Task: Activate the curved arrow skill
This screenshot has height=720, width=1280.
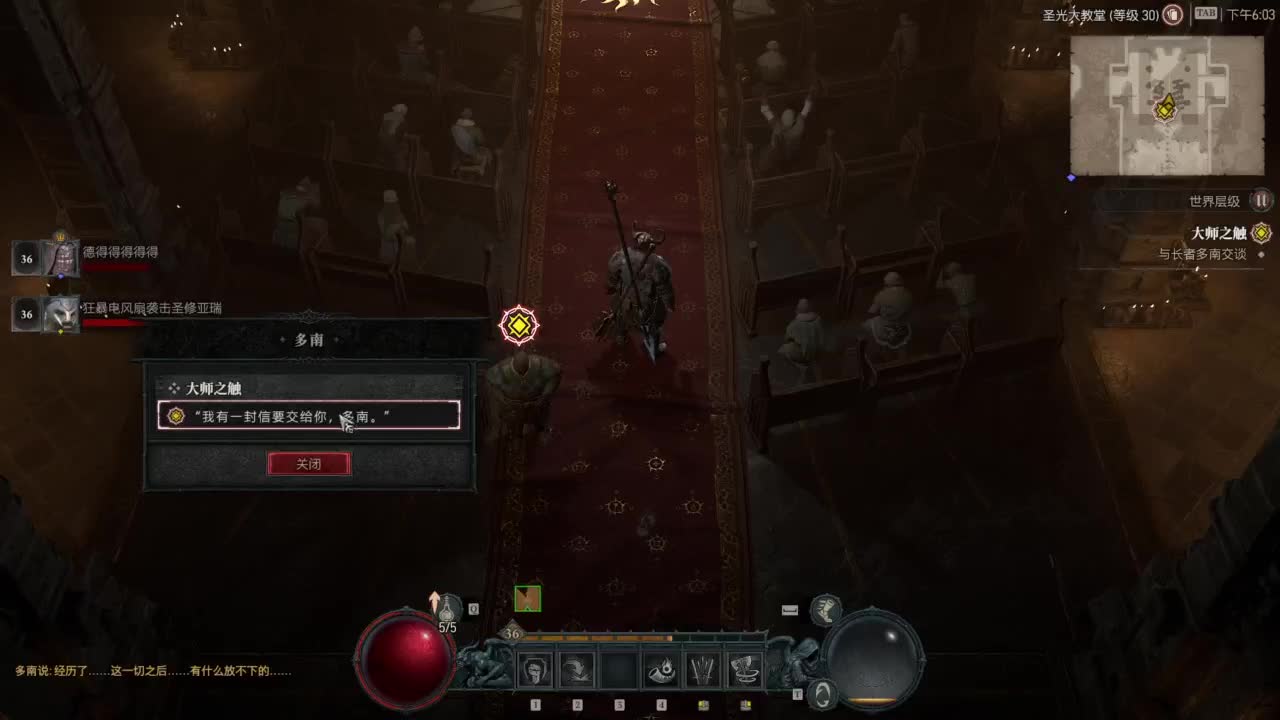Action: (x=577, y=670)
